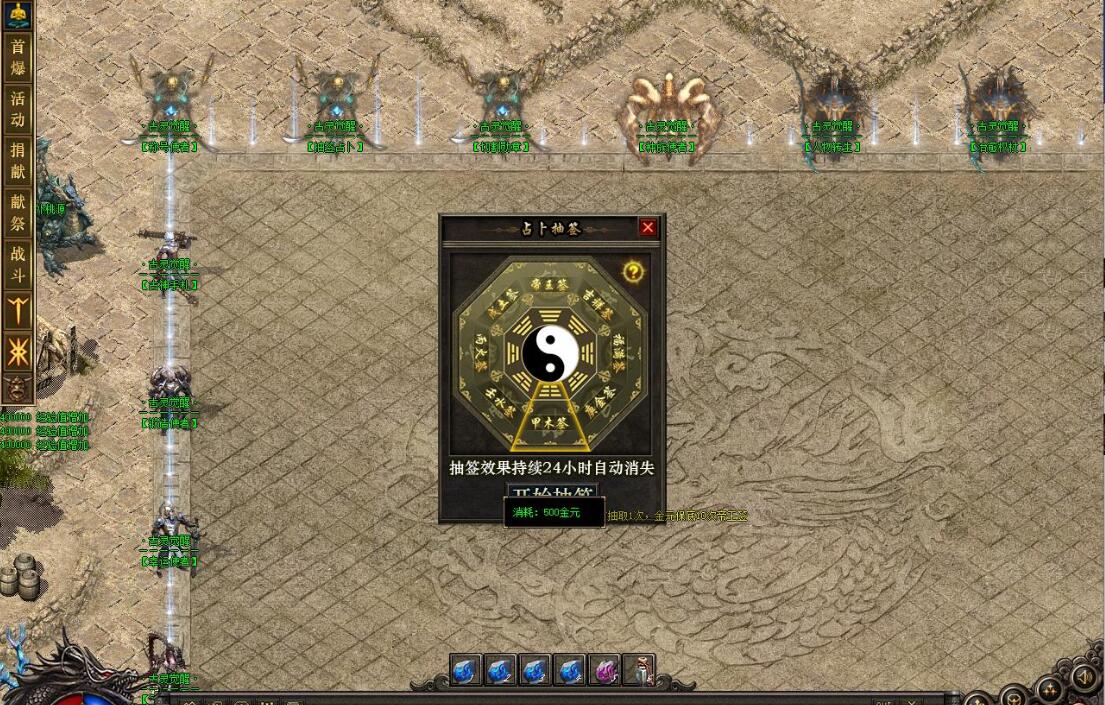Use the purple crystal hotbar item

coord(604,671)
